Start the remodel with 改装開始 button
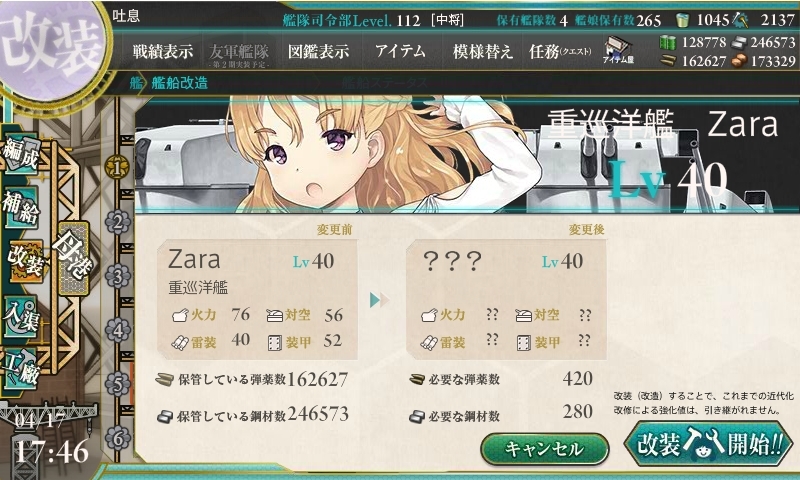800x480 pixels. point(706,444)
